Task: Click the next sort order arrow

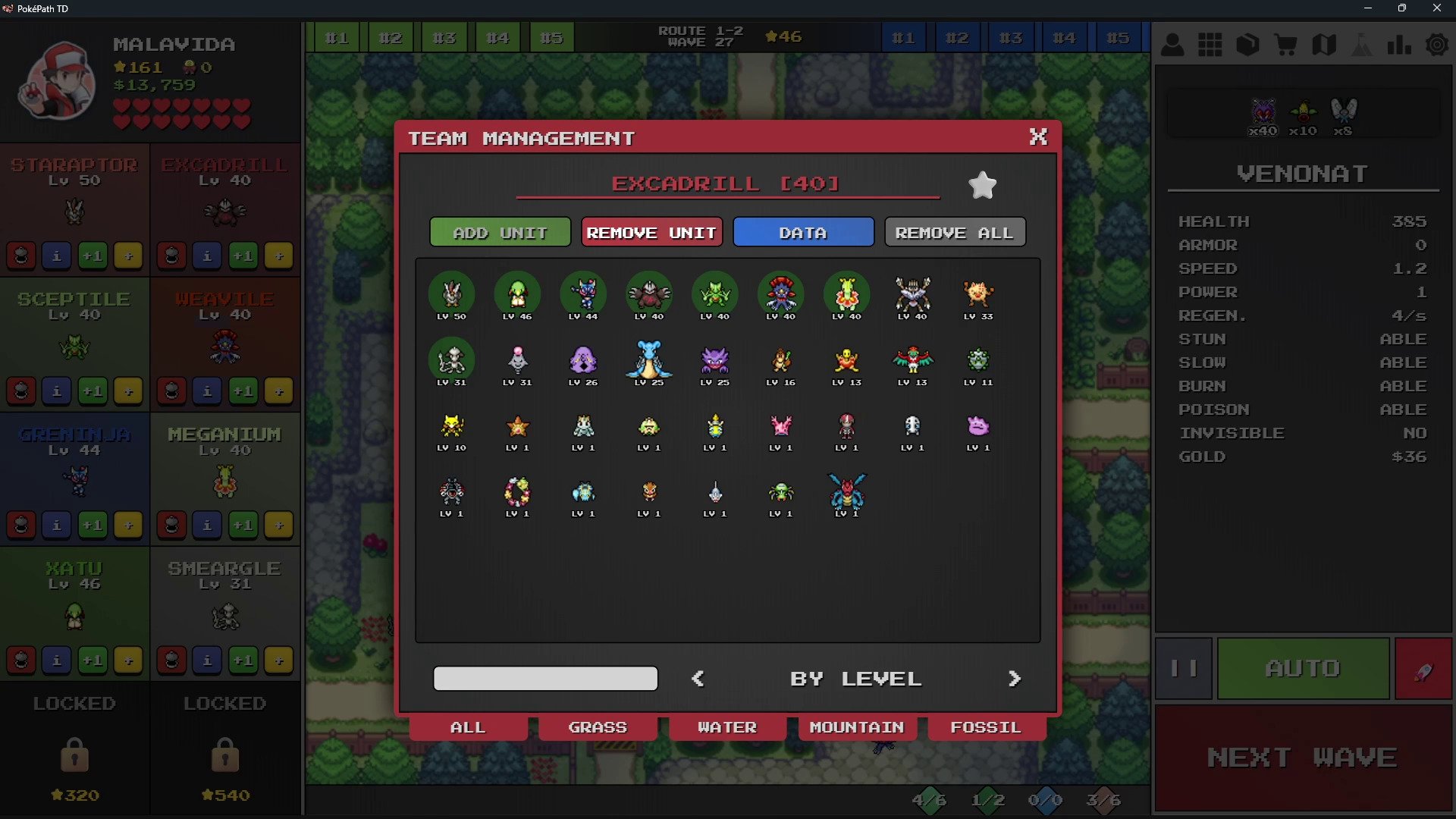Action: [1015, 679]
